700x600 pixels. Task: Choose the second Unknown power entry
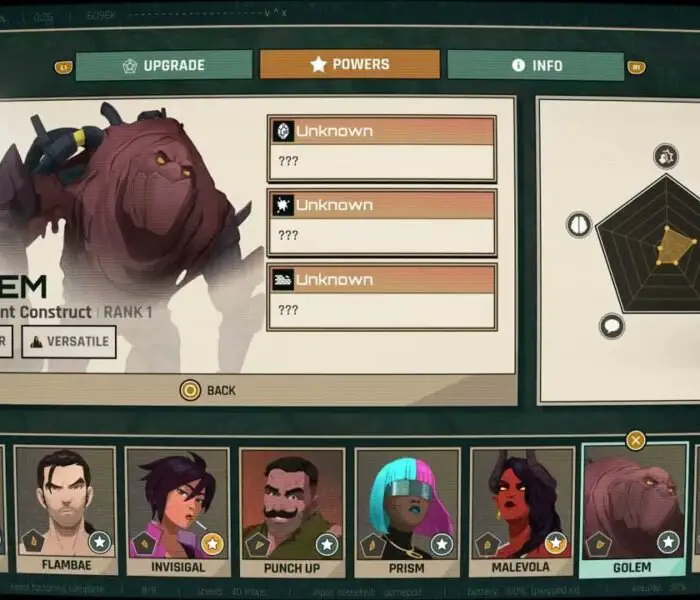(381, 222)
